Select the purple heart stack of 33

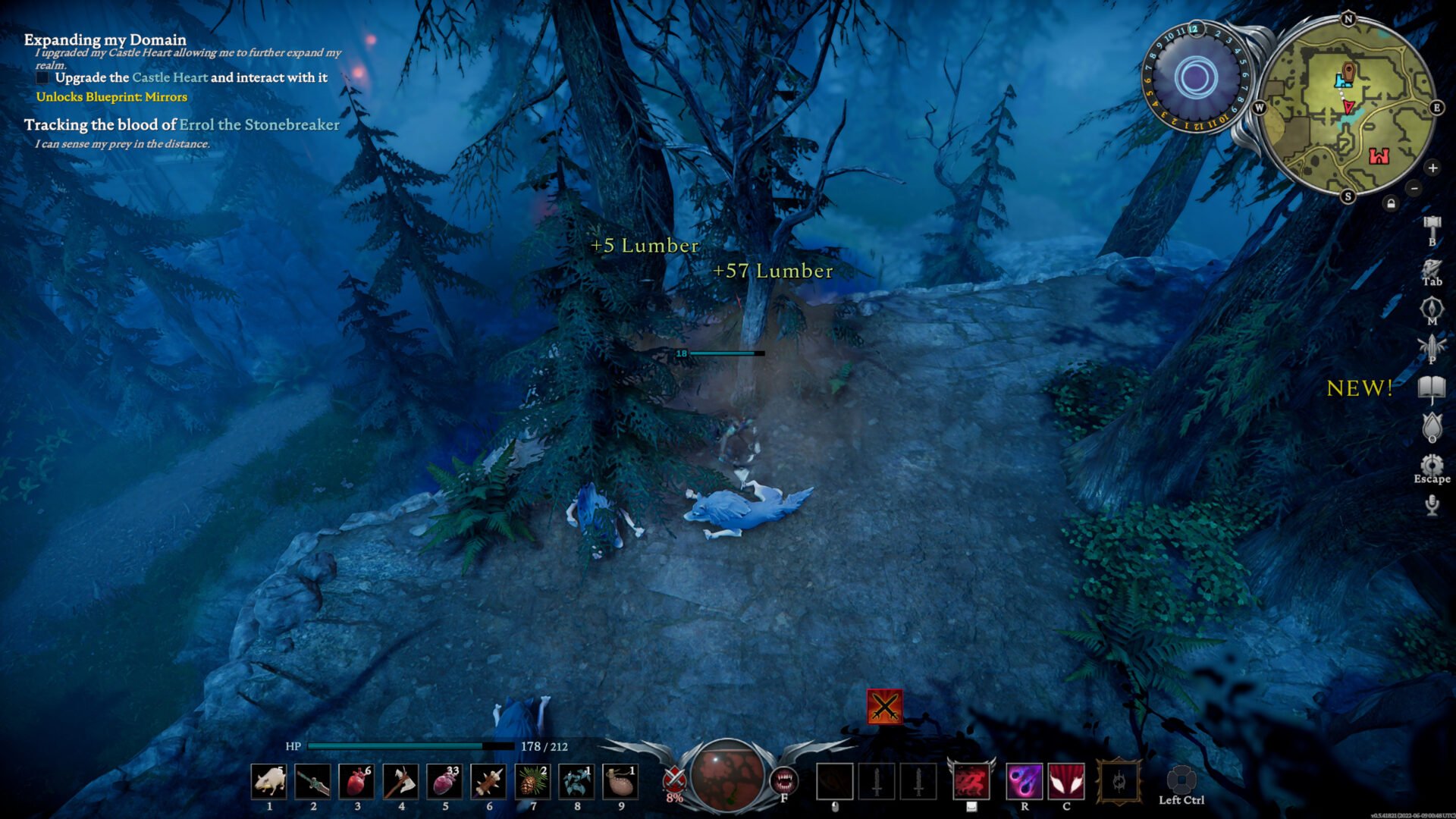(445, 782)
